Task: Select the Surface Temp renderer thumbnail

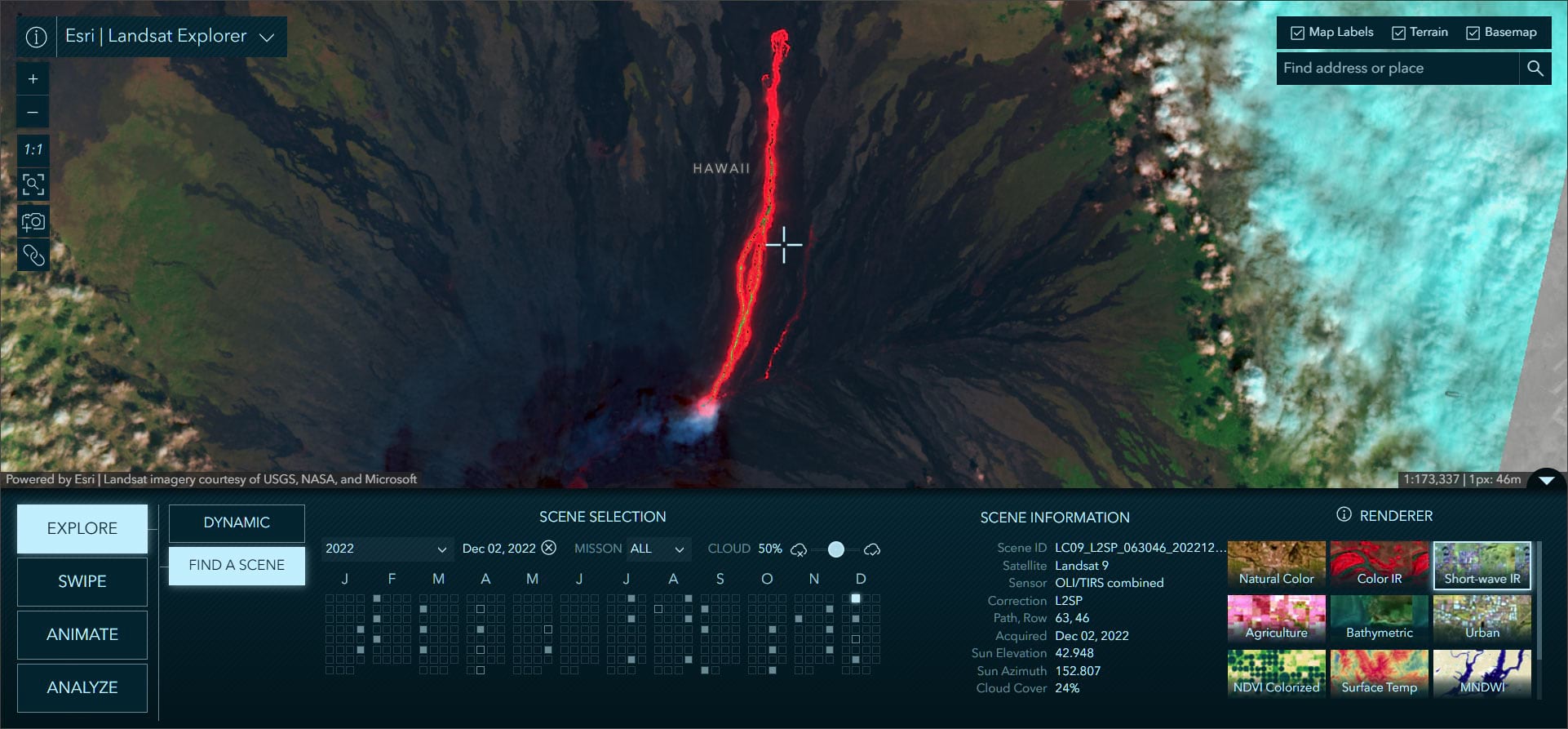Action: pos(1379,673)
